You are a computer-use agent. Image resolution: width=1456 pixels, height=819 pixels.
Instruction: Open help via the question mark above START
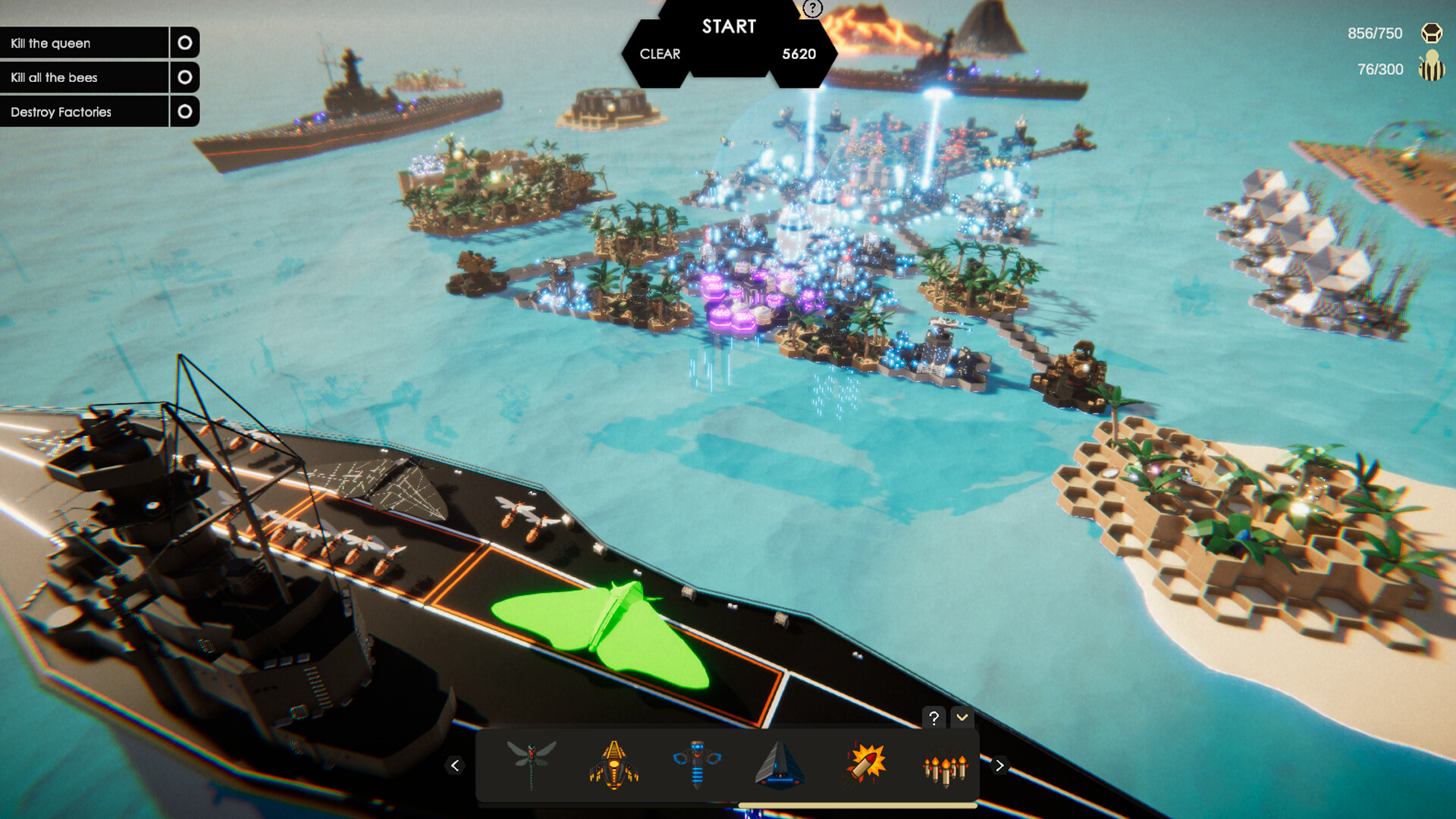click(813, 8)
